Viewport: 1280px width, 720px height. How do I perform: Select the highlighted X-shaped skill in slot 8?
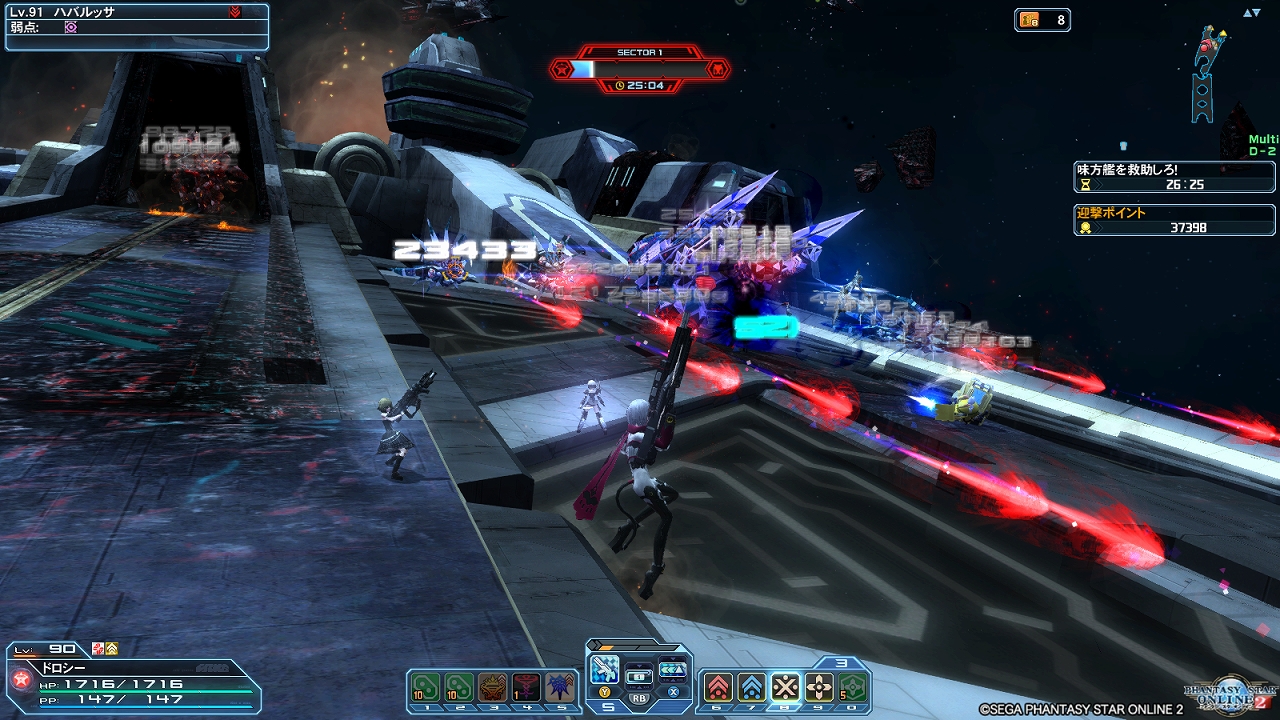pyautogui.click(x=785, y=687)
